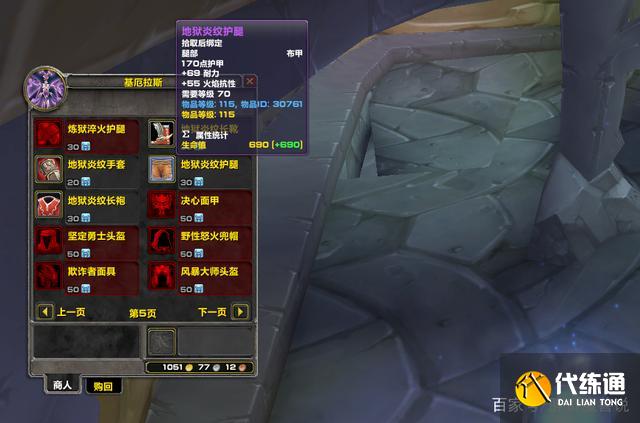Go to the previous page (上一页)
The image size is (640, 423).
point(44,312)
